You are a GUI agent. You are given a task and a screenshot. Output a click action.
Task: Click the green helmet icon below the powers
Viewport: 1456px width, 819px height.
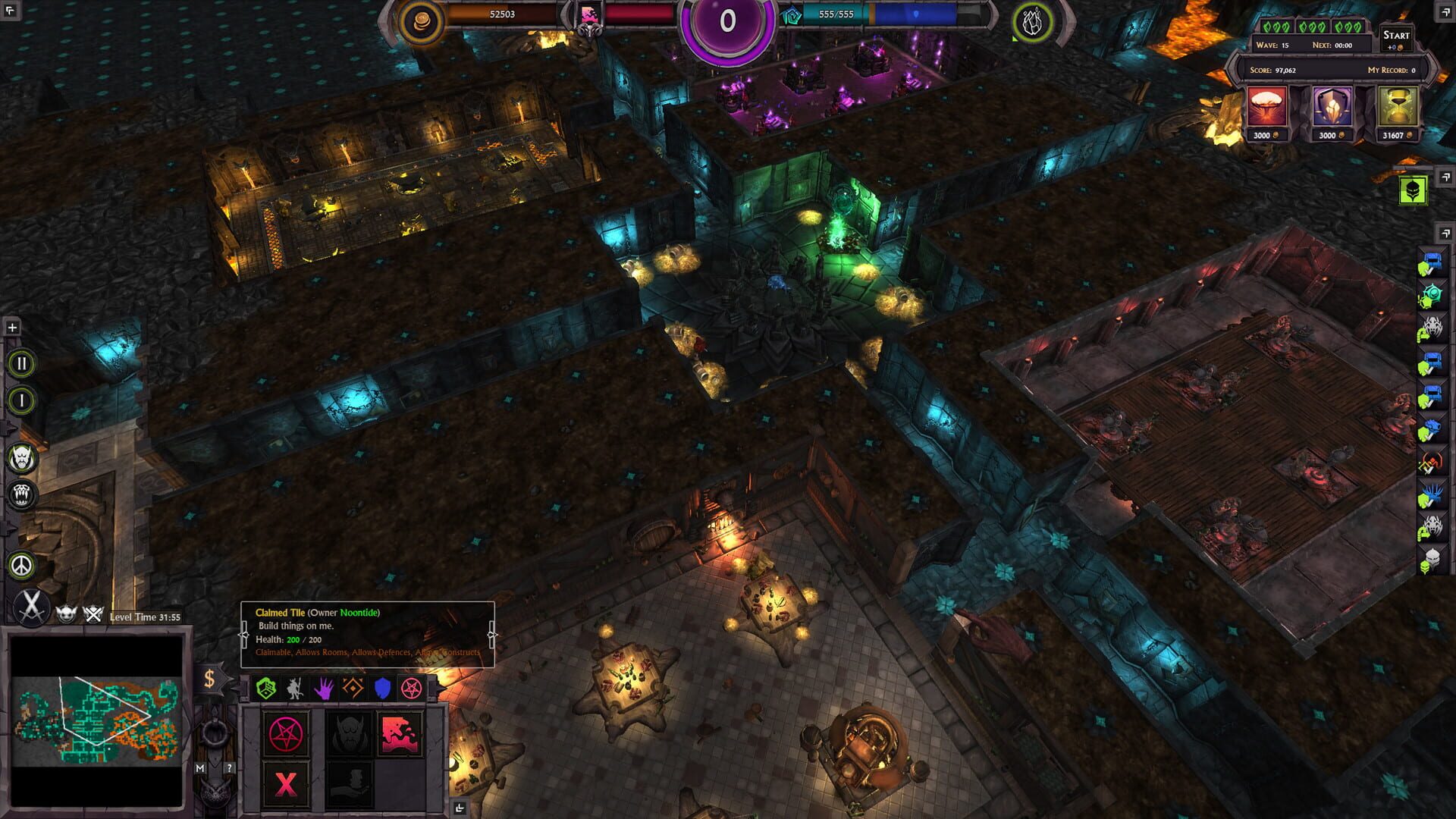(1414, 190)
